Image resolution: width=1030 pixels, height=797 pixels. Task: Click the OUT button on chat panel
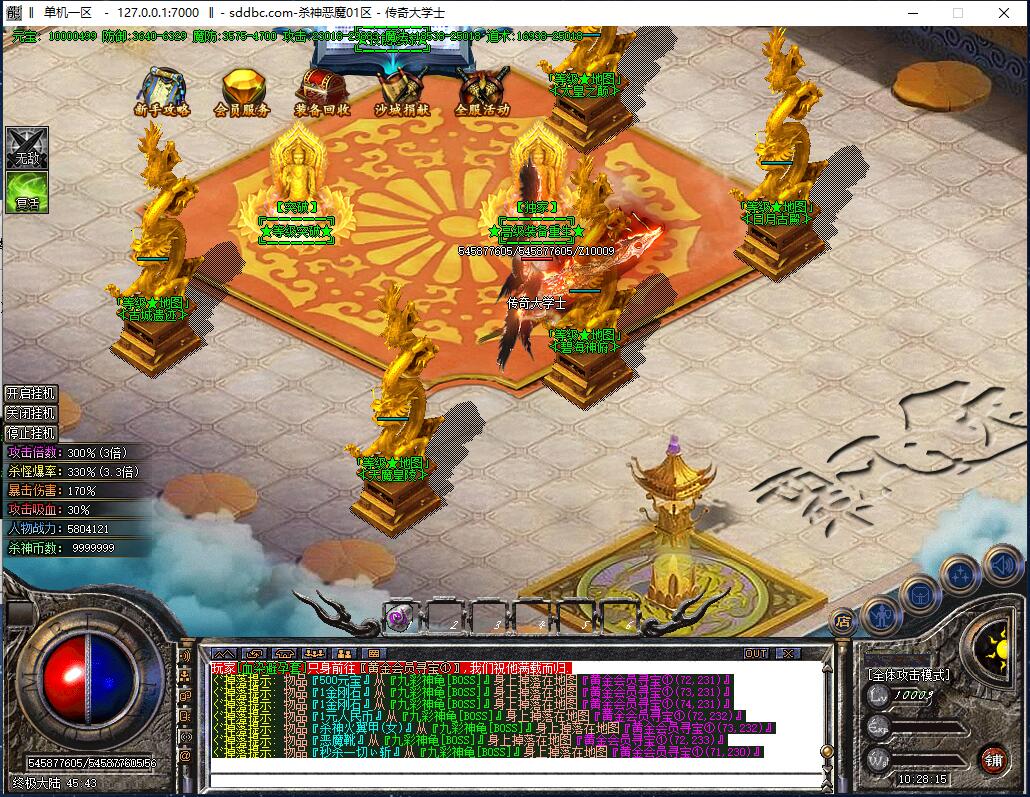pyautogui.click(x=757, y=653)
